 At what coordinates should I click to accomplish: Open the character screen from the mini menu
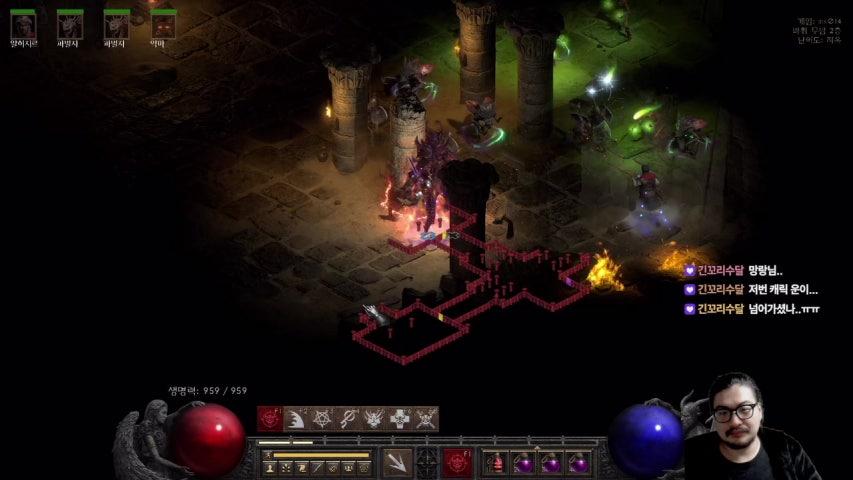270,467
